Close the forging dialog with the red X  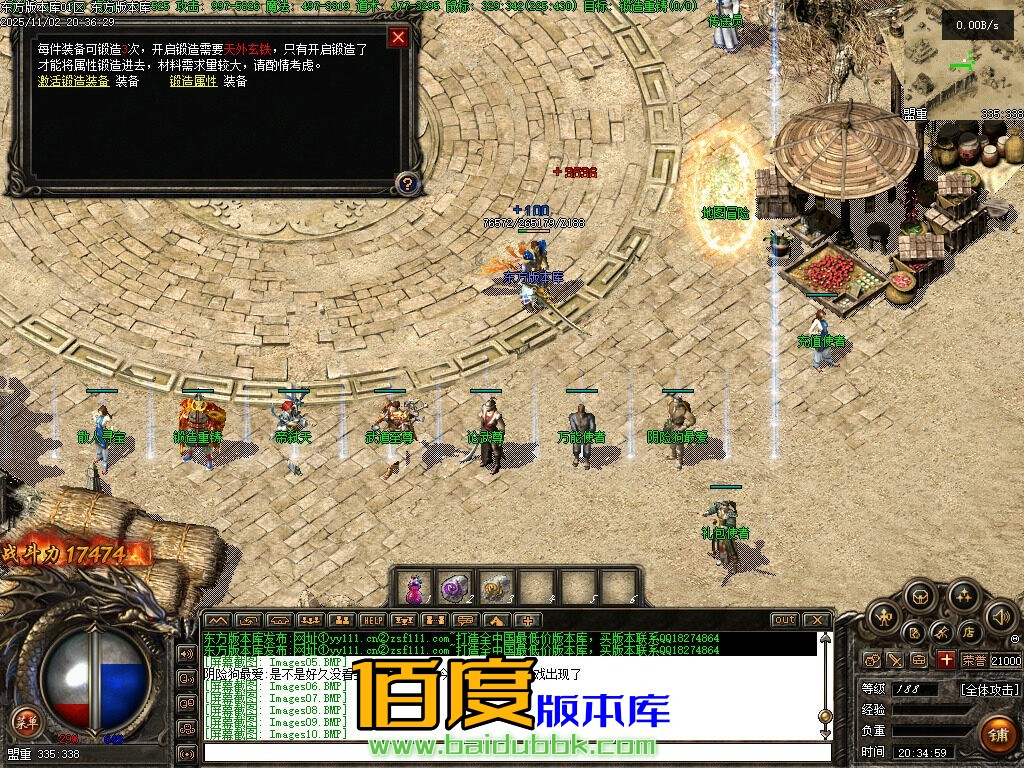click(x=398, y=38)
